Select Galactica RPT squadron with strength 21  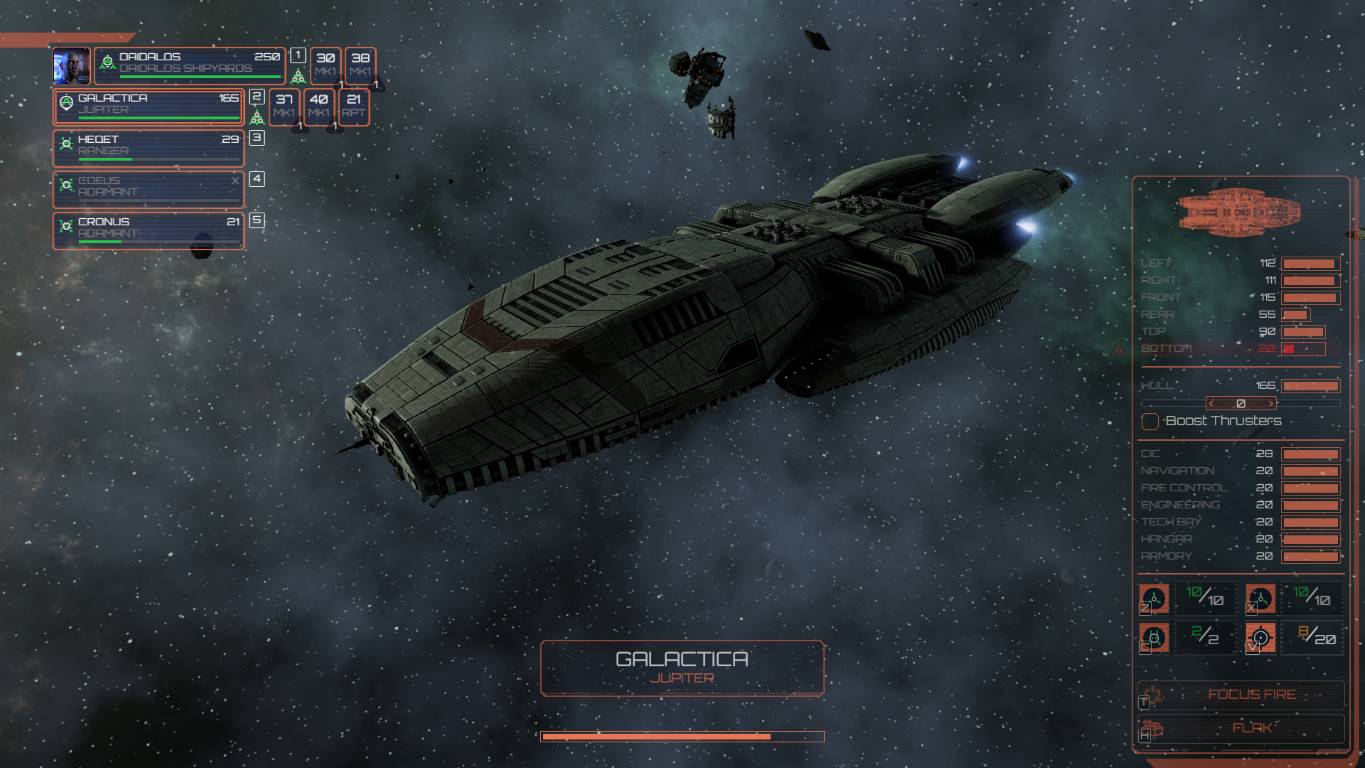(354, 106)
